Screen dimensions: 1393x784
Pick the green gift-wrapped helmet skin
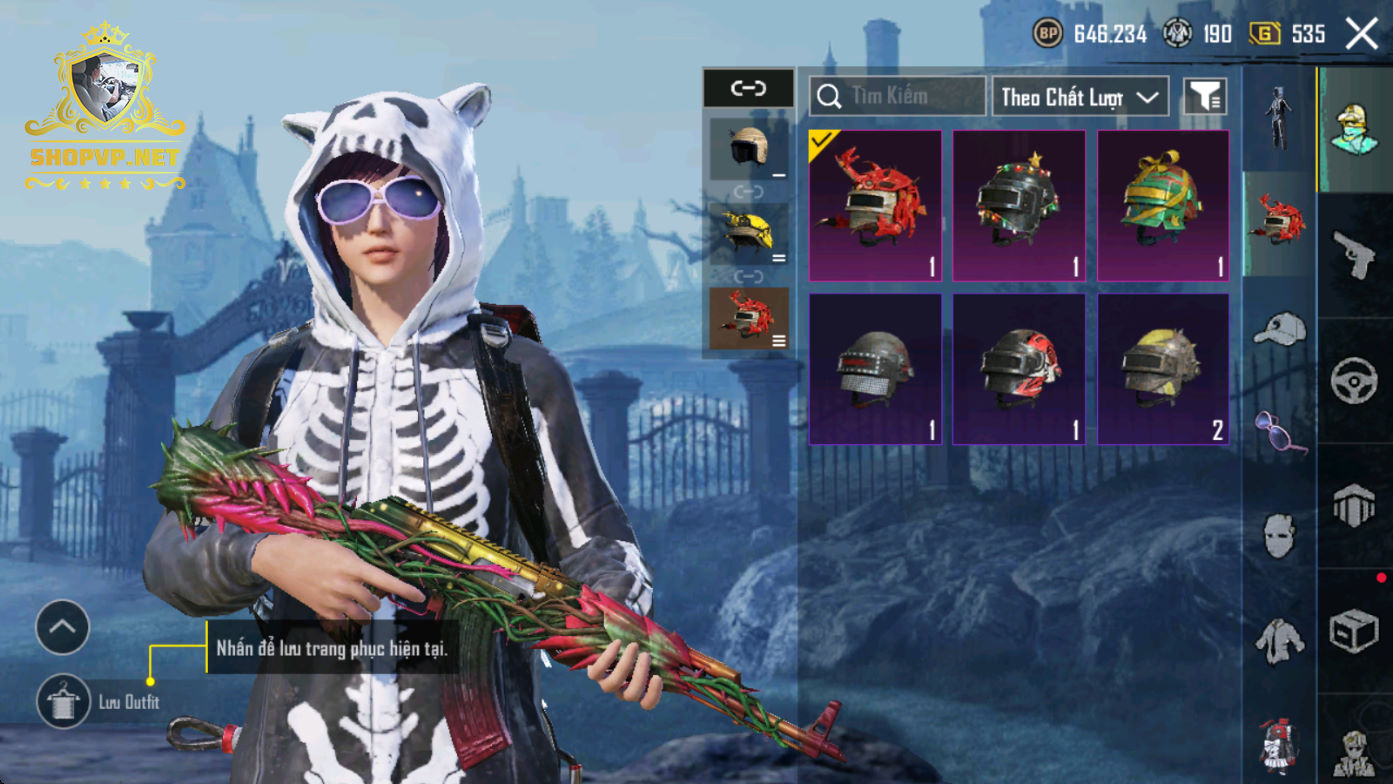coord(1163,205)
